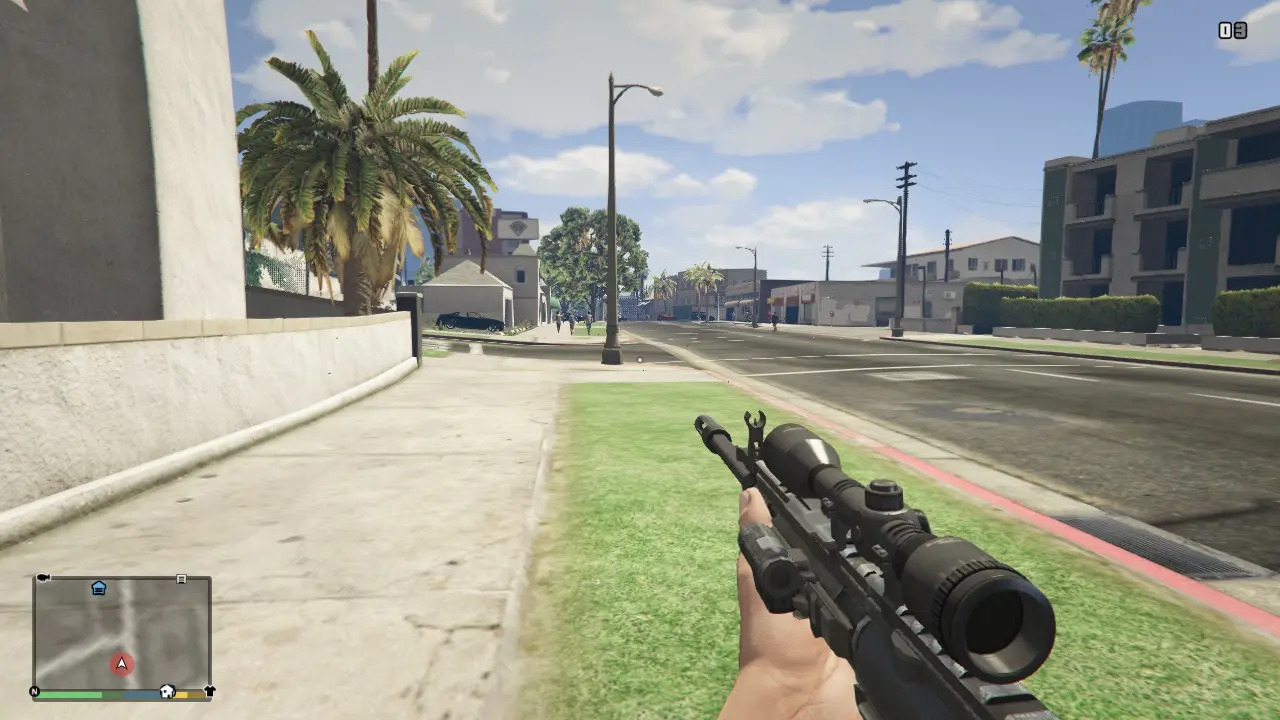This screenshot has width=1280, height=720.
Task: Select the green health bar segment
Action: pos(70,694)
